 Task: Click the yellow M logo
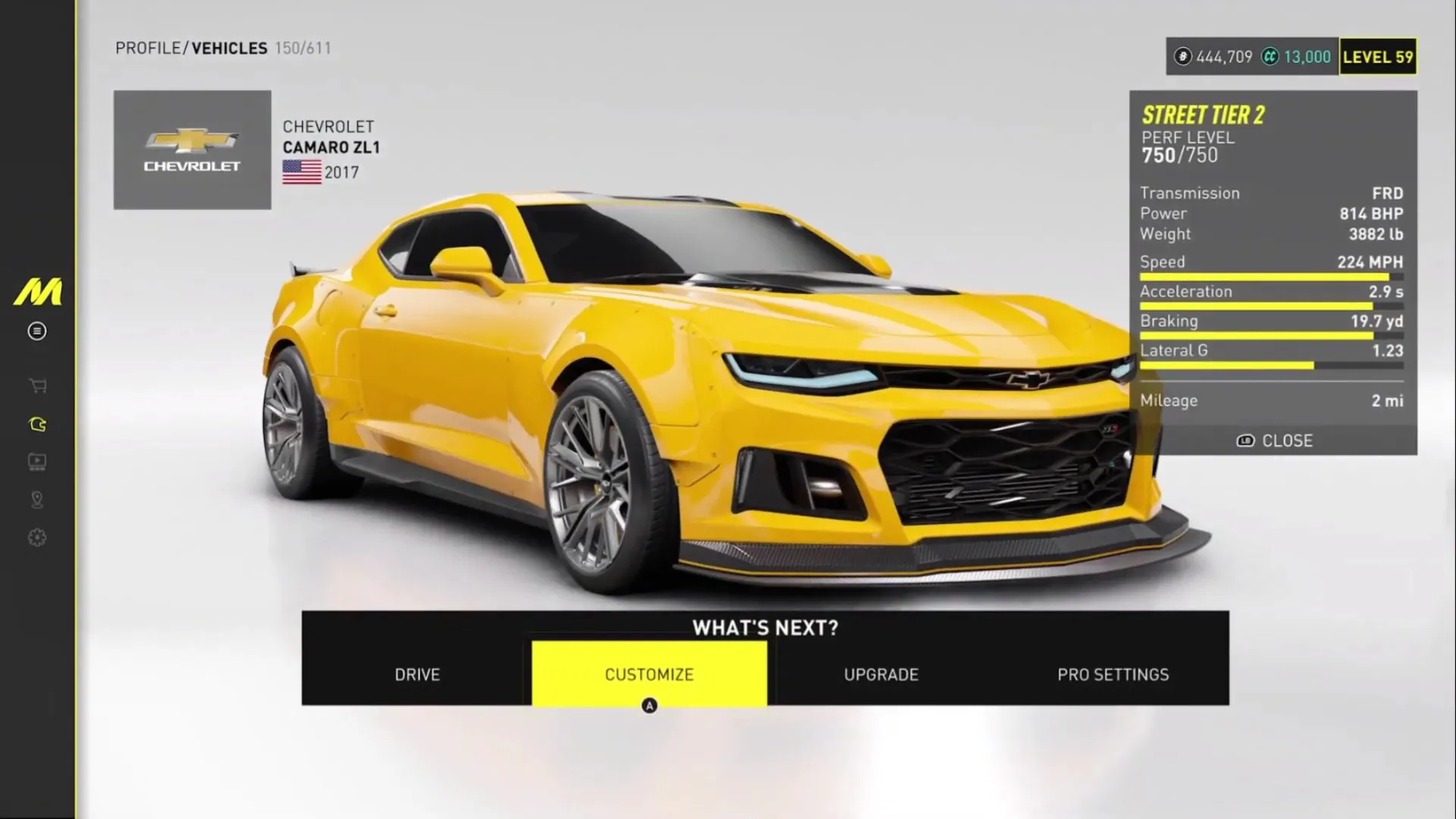[36, 292]
